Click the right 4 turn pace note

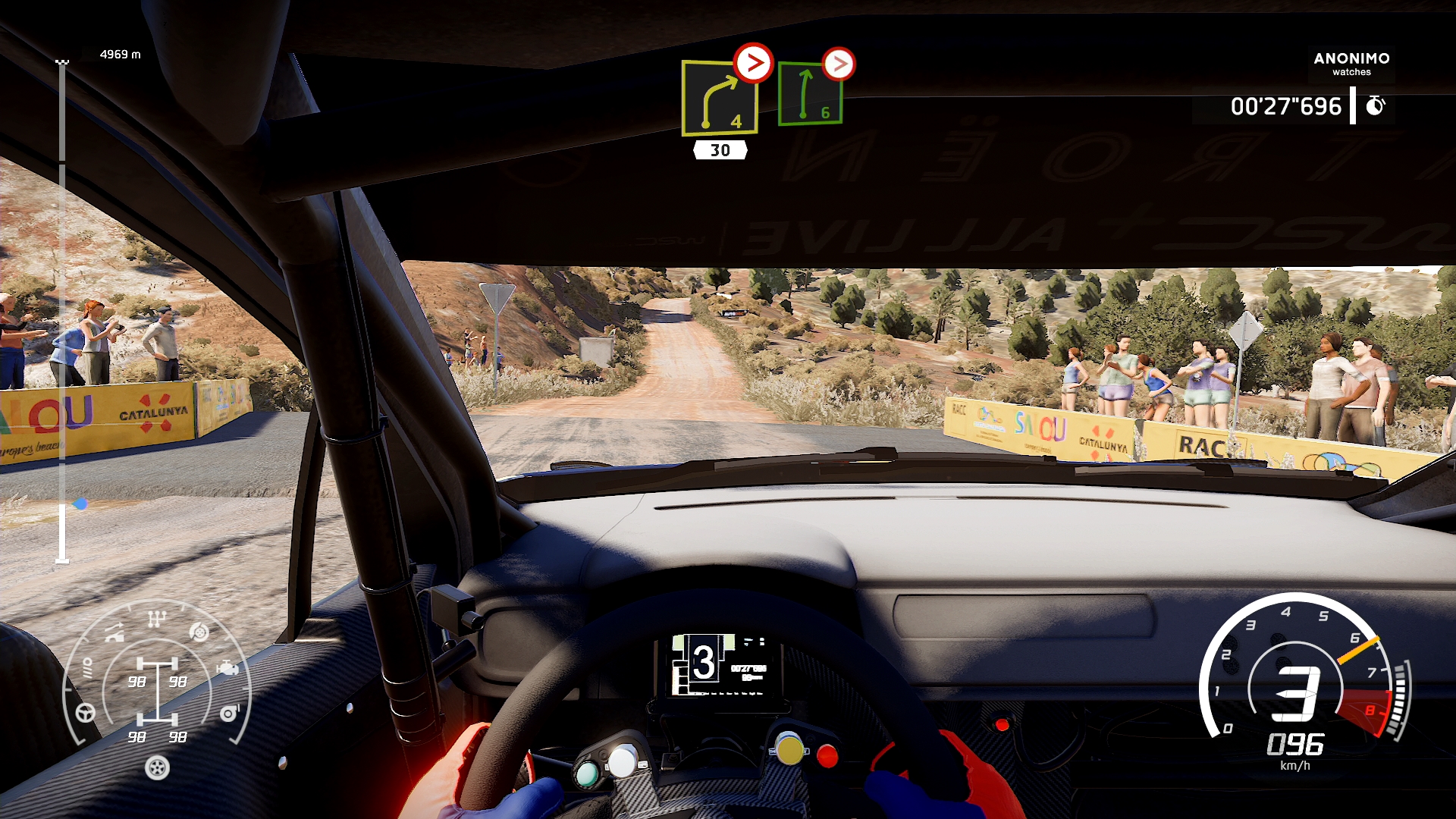[x=719, y=99]
